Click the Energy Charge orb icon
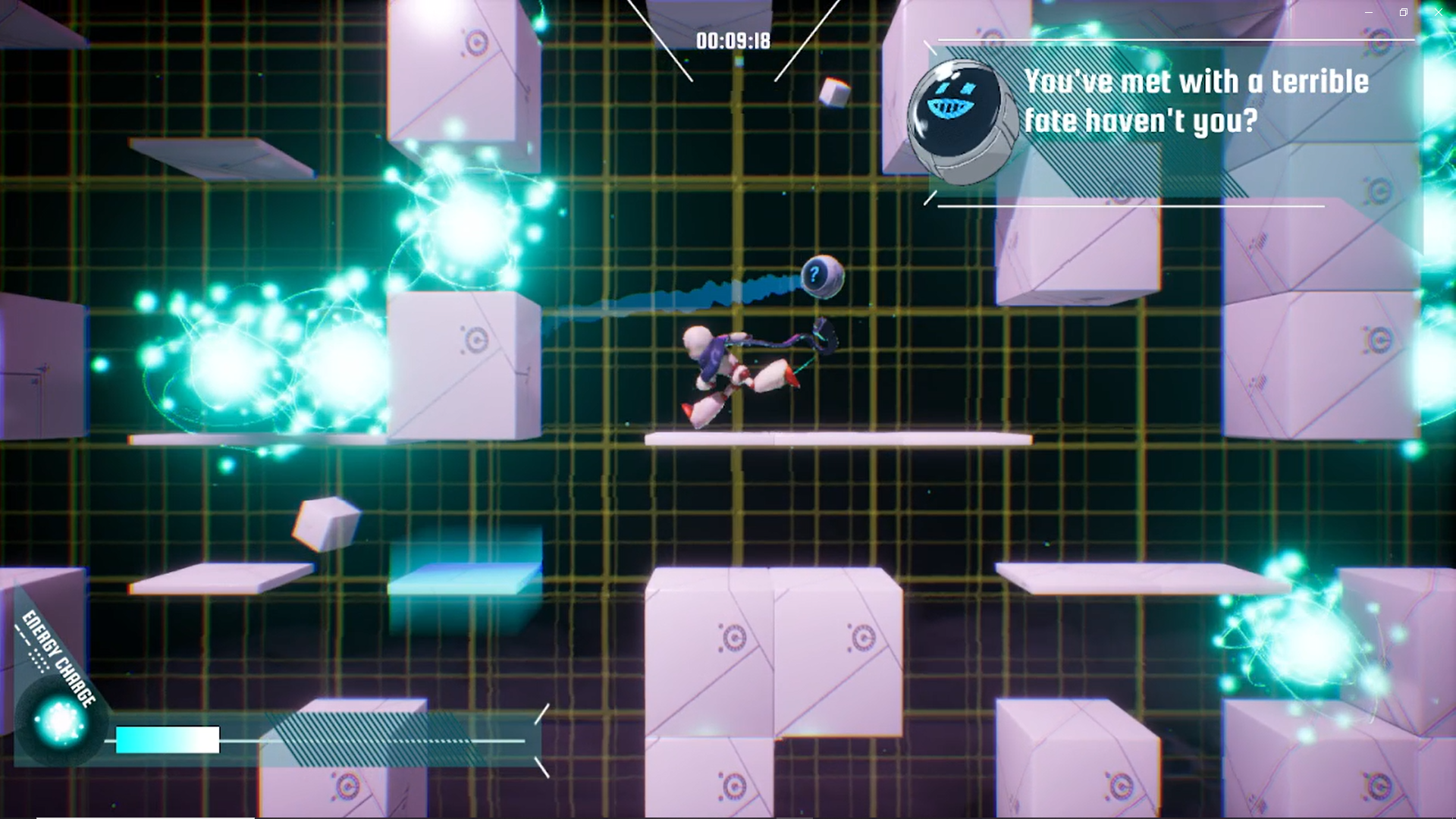 (61, 720)
